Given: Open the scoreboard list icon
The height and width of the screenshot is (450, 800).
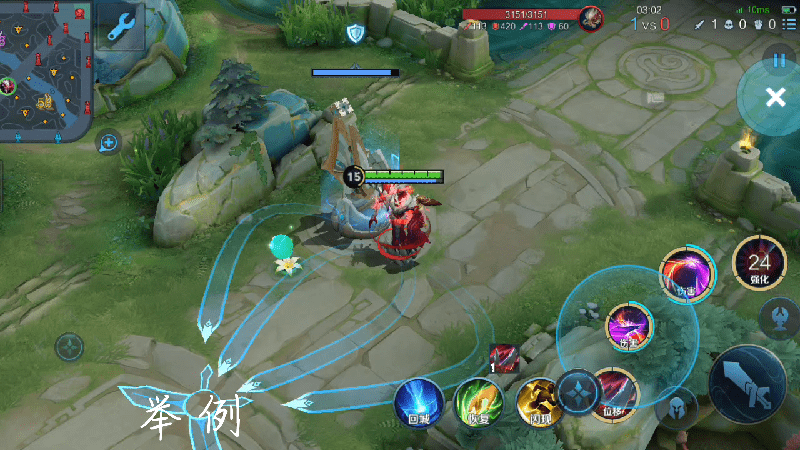Looking at the screenshot, I should [789, 24].
